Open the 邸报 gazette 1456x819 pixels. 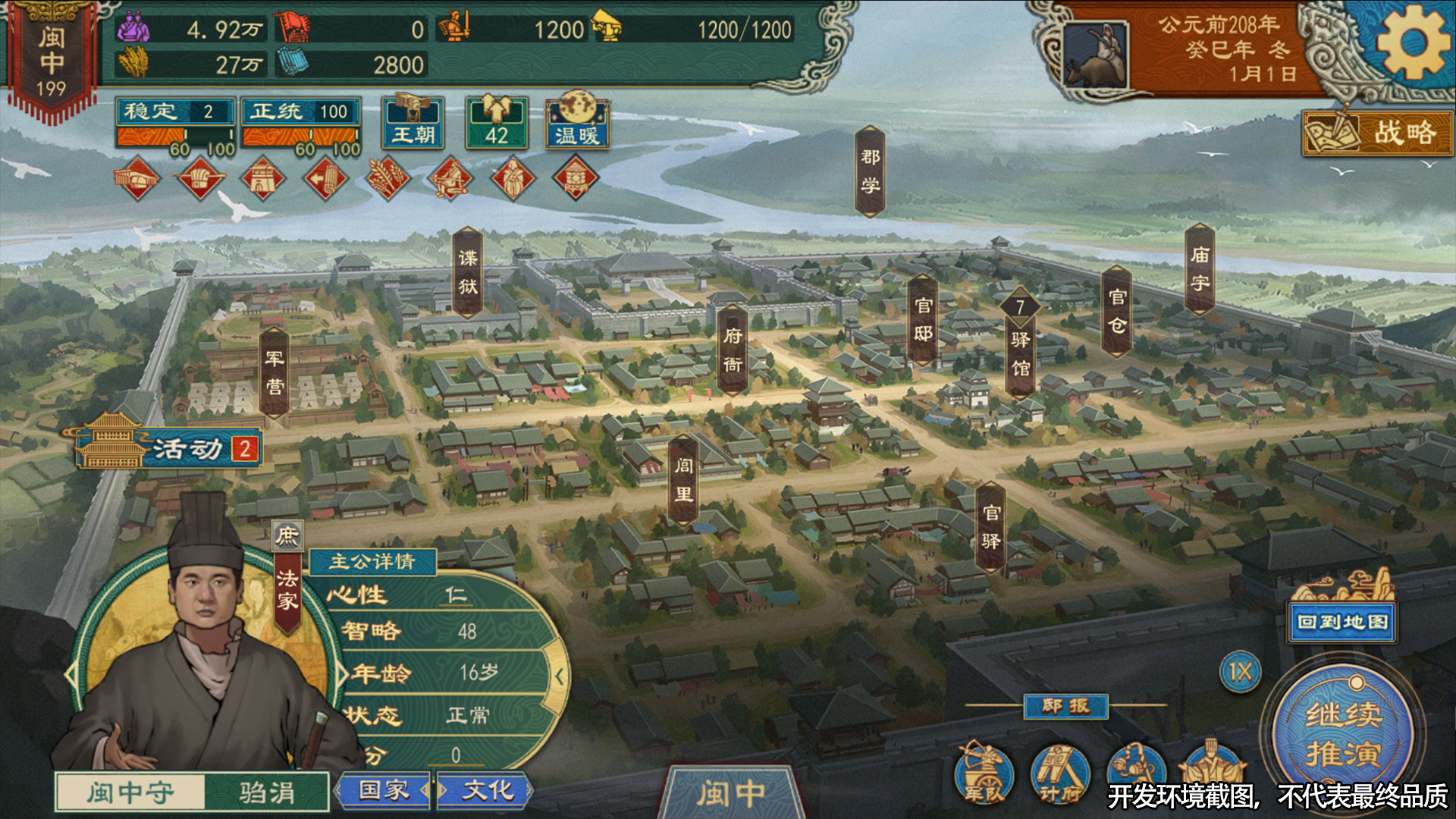(1065, 707)
